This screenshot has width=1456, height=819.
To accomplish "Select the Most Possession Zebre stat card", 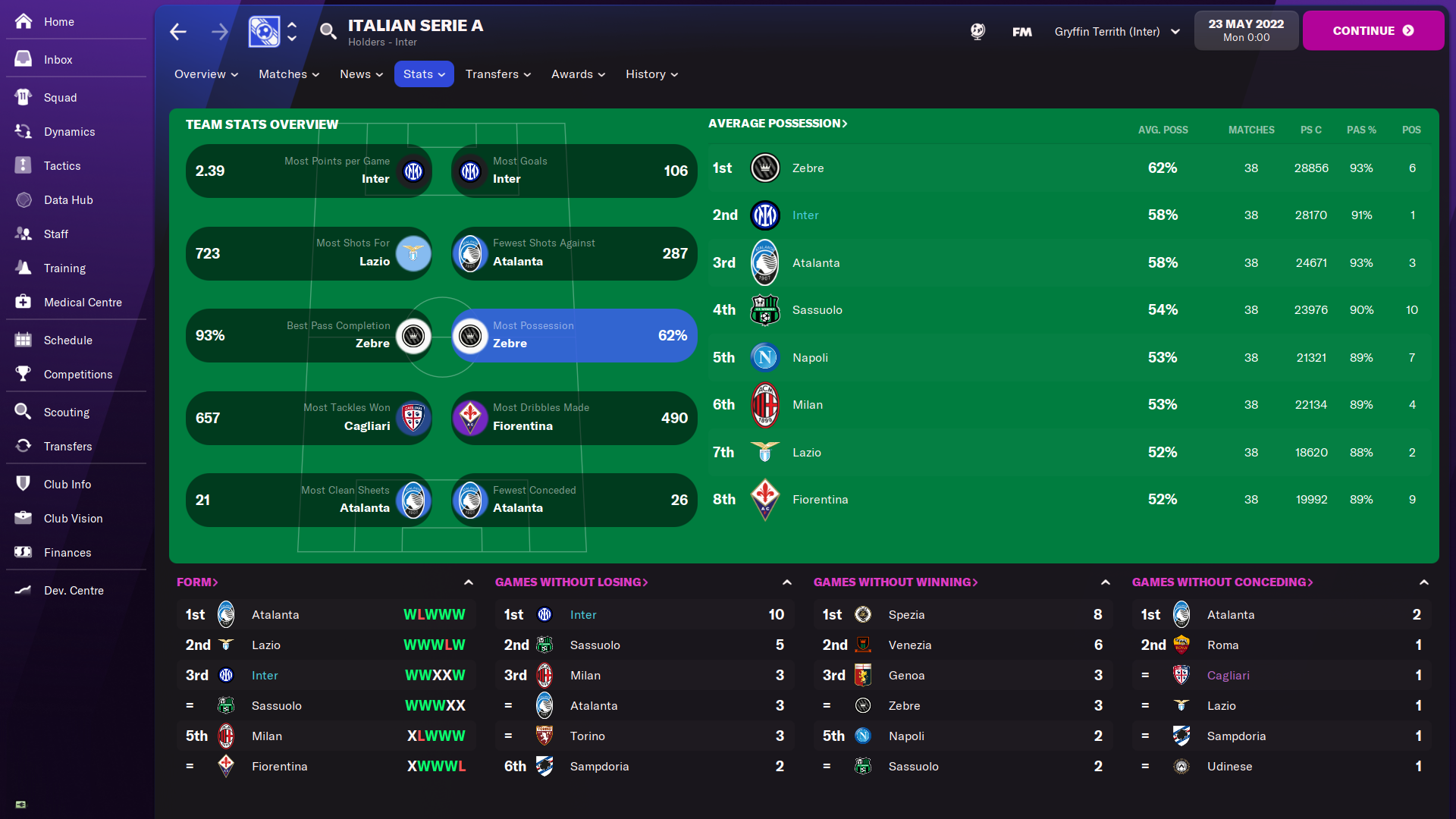I will [x=574, y=335].
